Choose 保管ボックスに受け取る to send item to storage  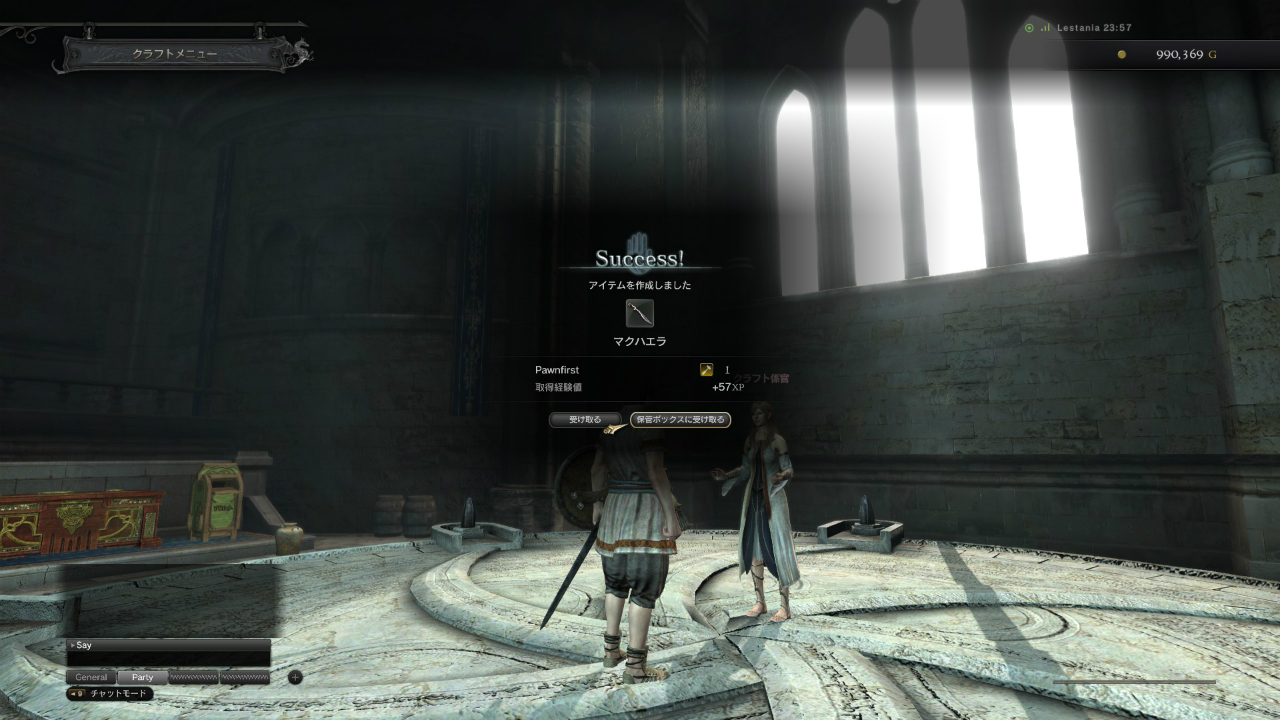click(x=681, y=420)
